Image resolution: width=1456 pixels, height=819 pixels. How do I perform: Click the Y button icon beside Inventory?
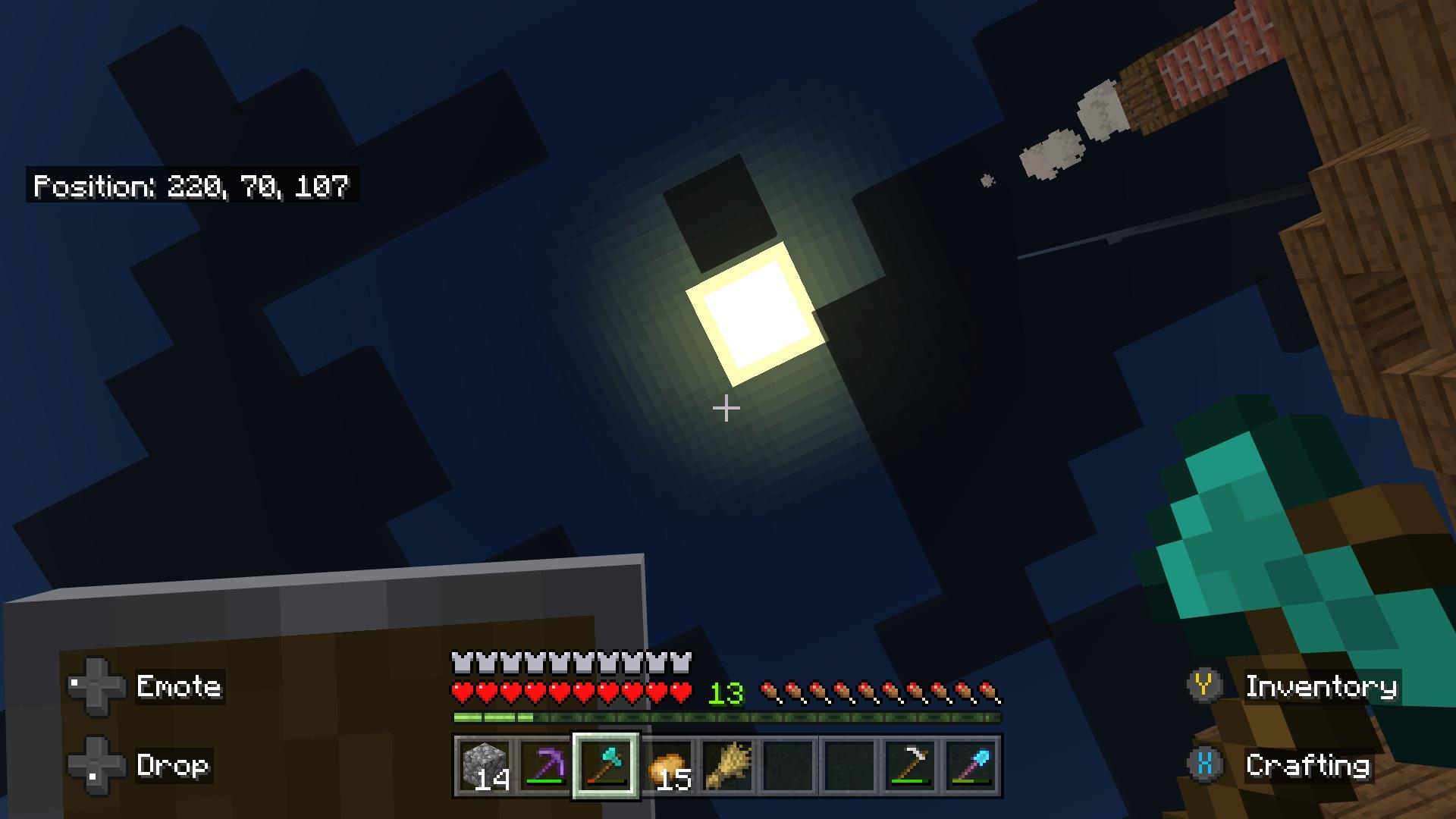(x=1204, y=686)
